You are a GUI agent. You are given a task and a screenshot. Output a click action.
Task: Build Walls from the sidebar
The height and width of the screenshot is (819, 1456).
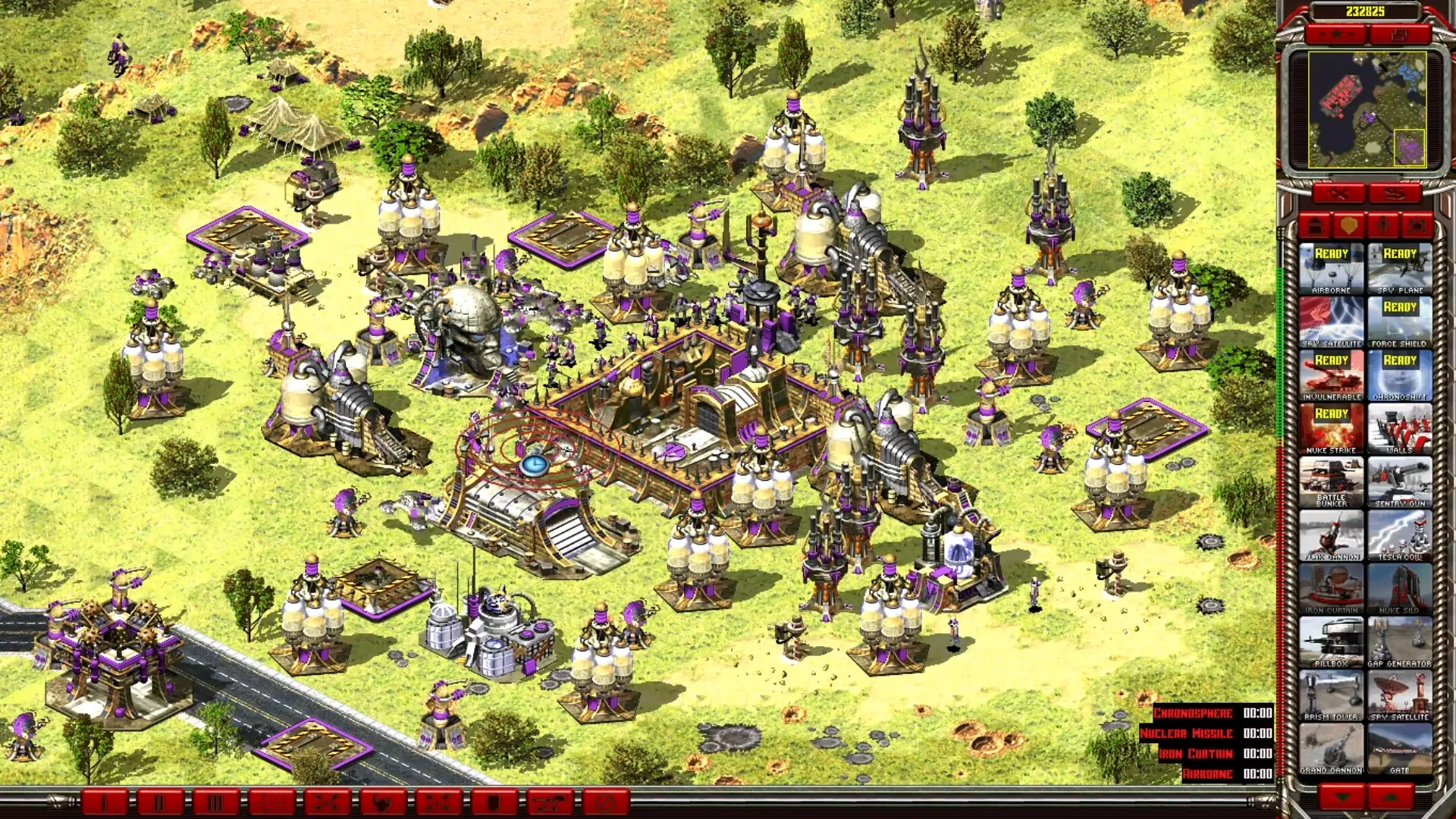click(1399, 429)
